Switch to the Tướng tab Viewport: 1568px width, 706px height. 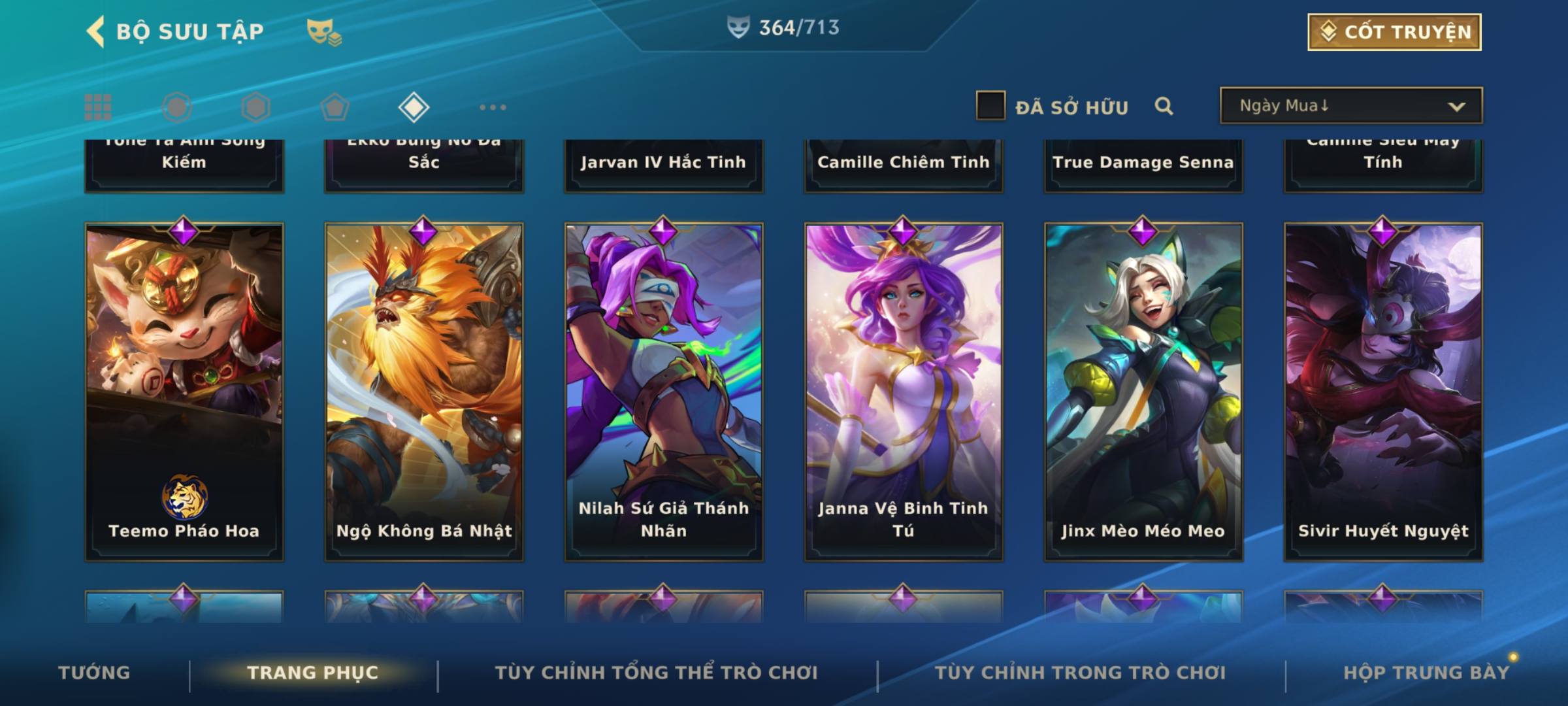tap(94, 673)
